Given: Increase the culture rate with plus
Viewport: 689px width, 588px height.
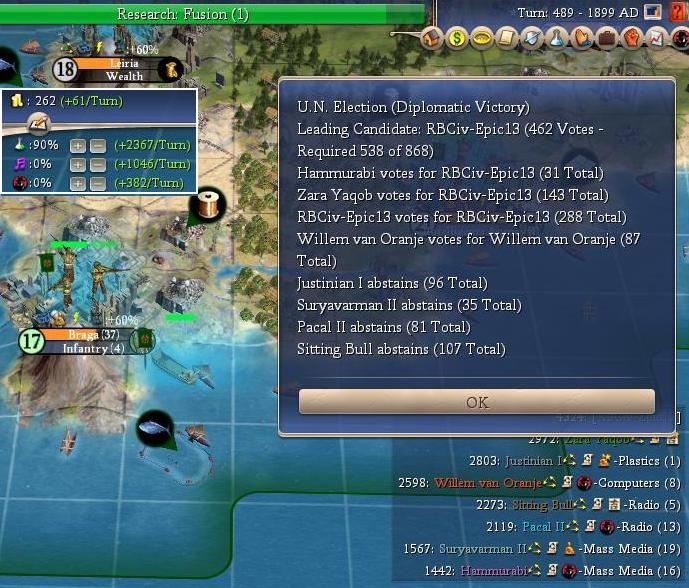Looking at the screenshot, I should pyautogui.click(x=78, y=164).
